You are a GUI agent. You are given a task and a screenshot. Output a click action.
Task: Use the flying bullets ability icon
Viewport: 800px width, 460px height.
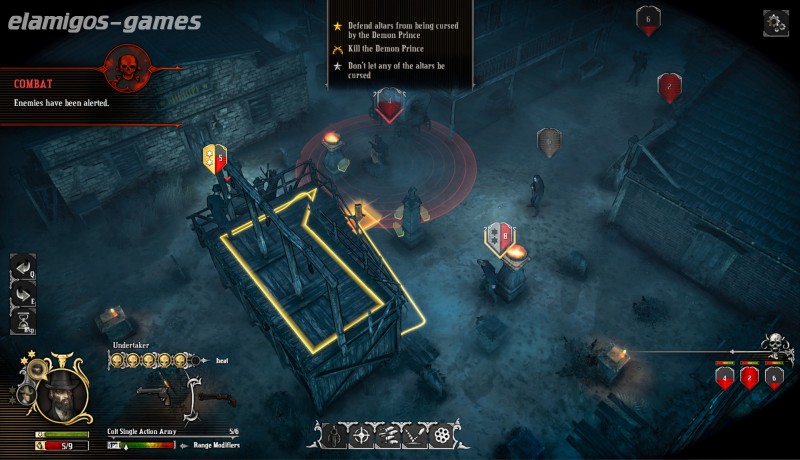[x=387, y=435]
